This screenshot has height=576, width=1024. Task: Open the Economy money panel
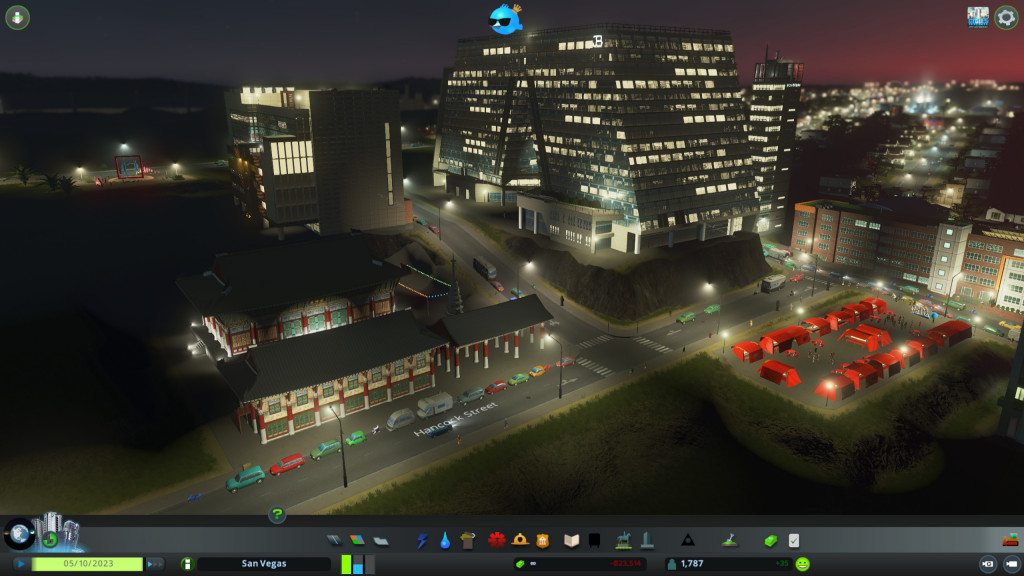(x=770, y=541)
